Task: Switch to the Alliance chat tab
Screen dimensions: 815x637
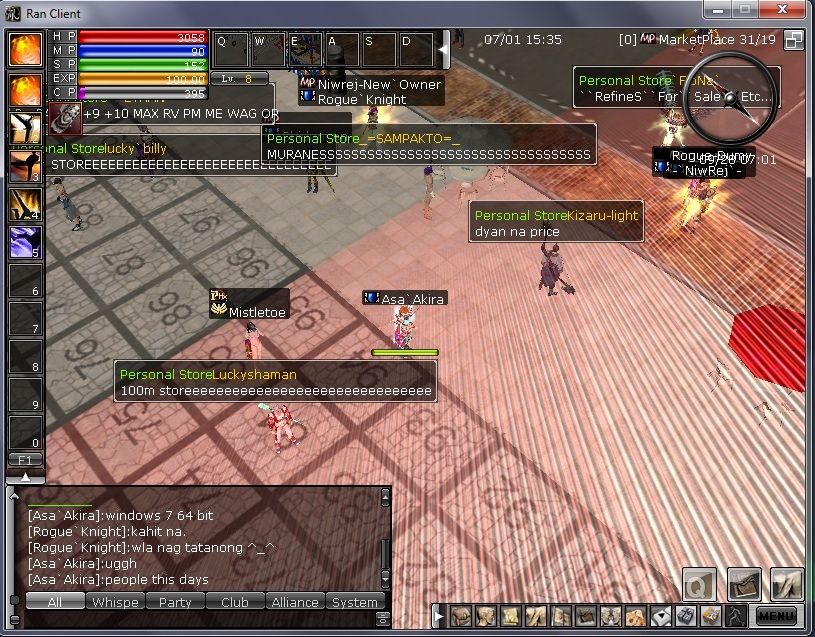Action: tap(295, 601)
